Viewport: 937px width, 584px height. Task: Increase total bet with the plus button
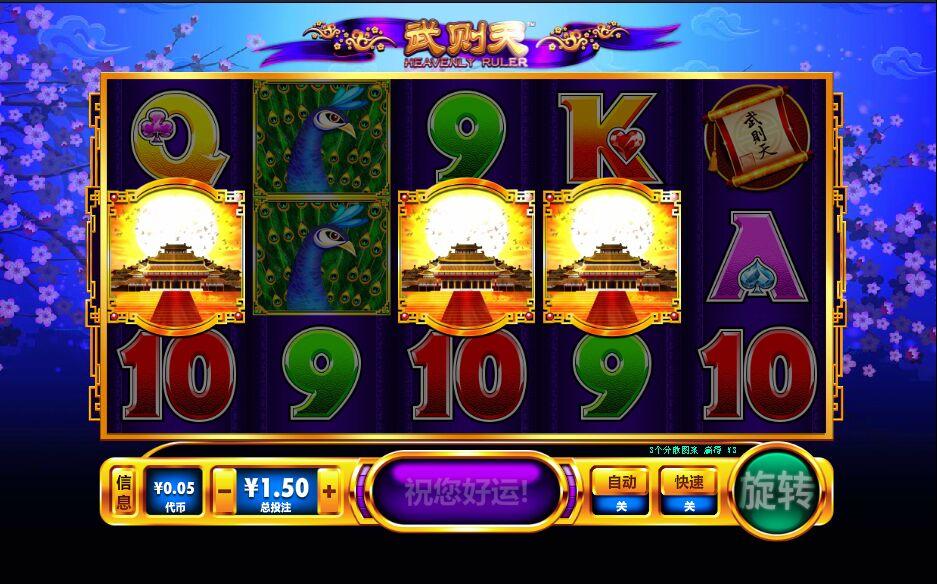[328, 491]
